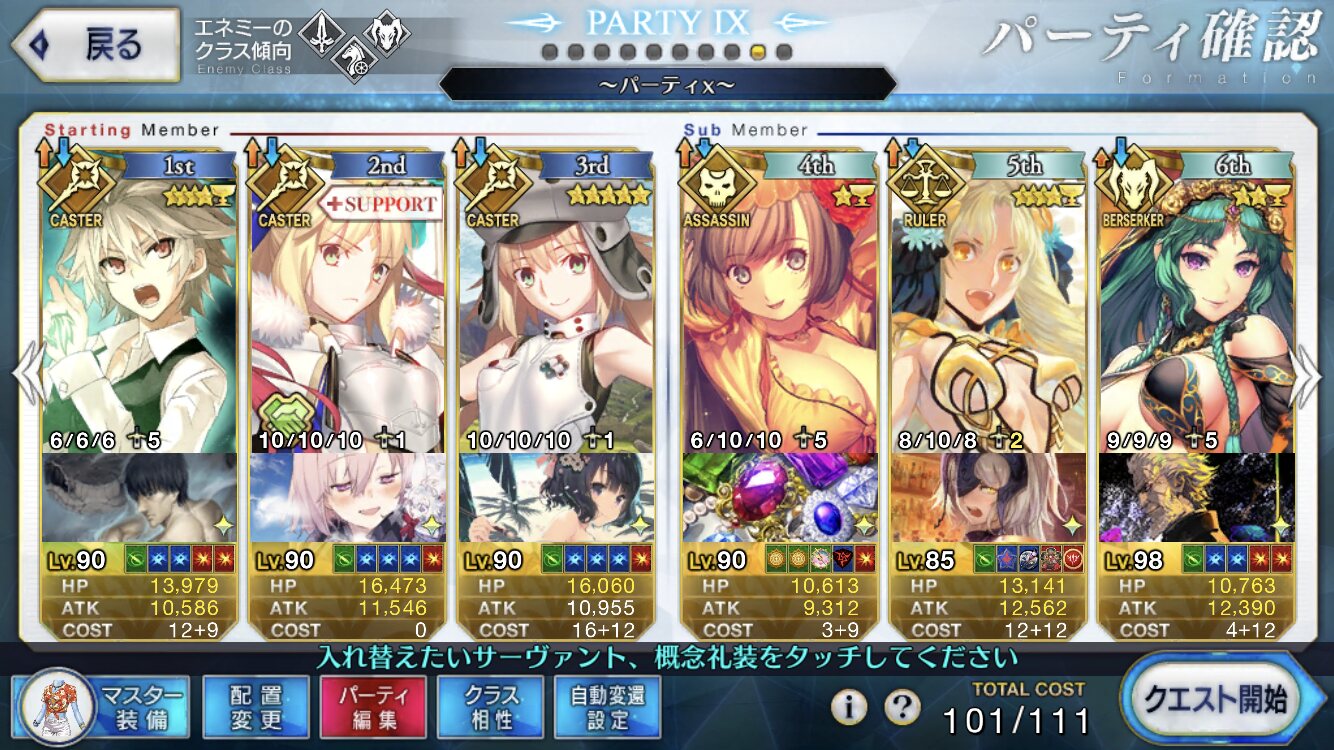Viewport: 1334px width, 750px height.
Task: Select the 1st slot Caster servant card
Action: pyautogui.click(x=140, y=310)
